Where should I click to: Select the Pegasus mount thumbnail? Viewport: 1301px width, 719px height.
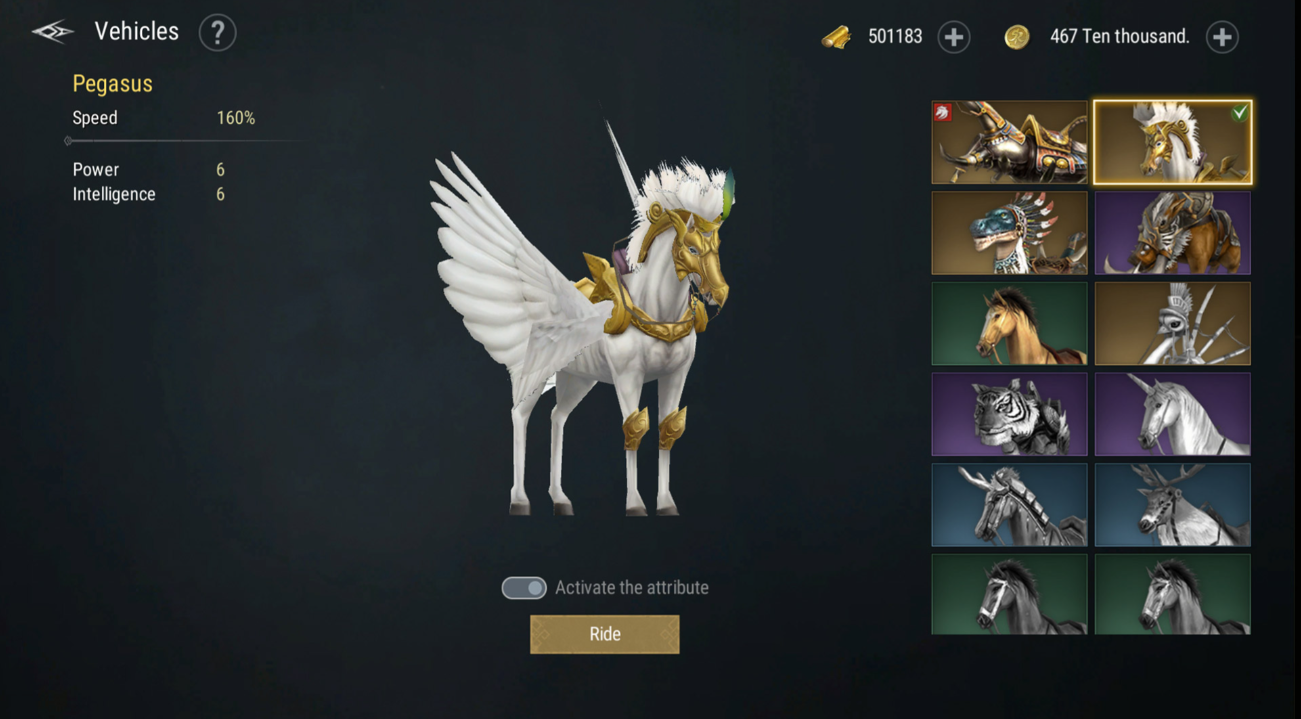click(x=1172, y=142)
